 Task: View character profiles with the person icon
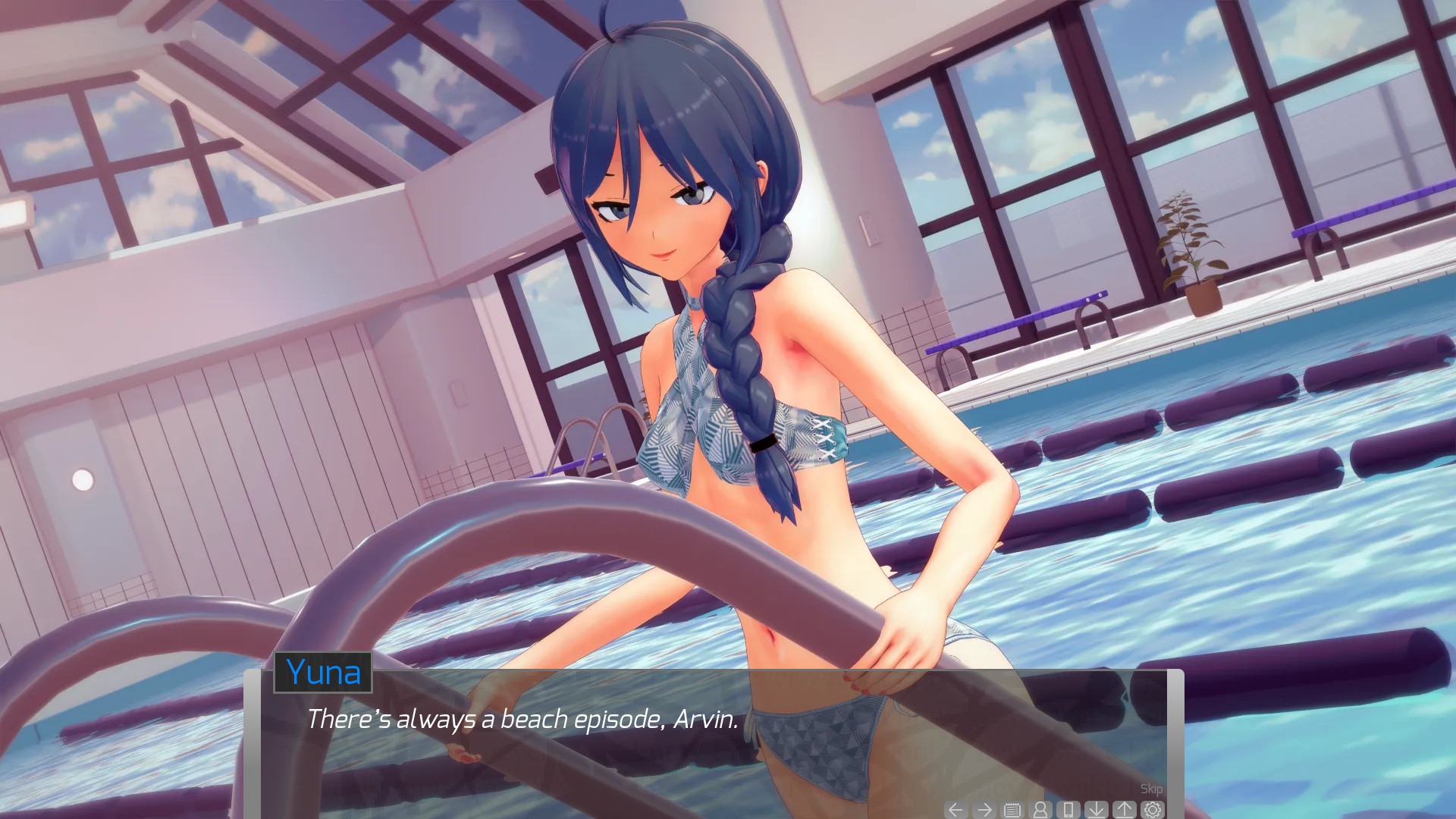pyautogui.click(x=1039, y=810)
